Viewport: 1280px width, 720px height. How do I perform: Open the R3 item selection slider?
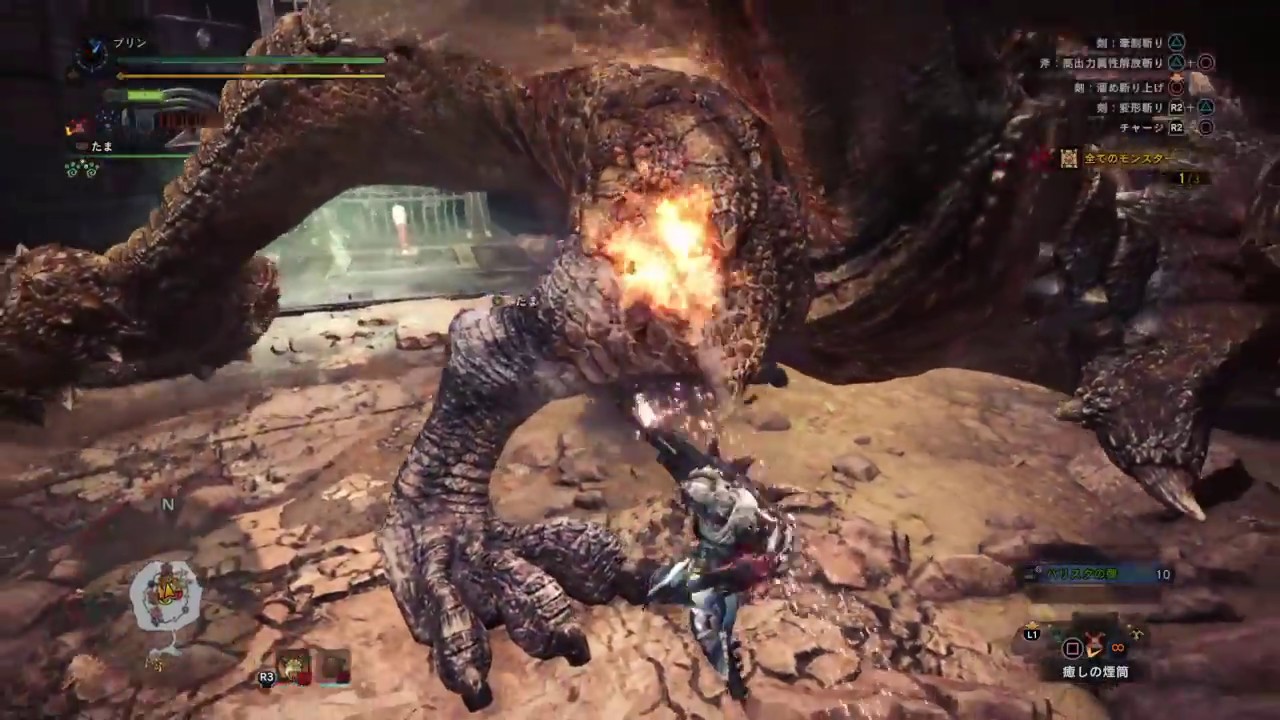click(x=266, y=677)
